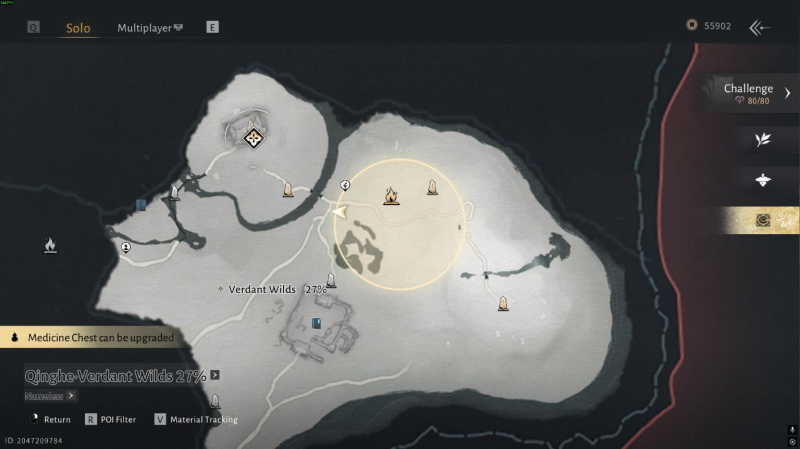The width and height of the screenshot is (800, 449).
Task: Select the highlighted golden spiral side tab
Action: tap(763, 220)
